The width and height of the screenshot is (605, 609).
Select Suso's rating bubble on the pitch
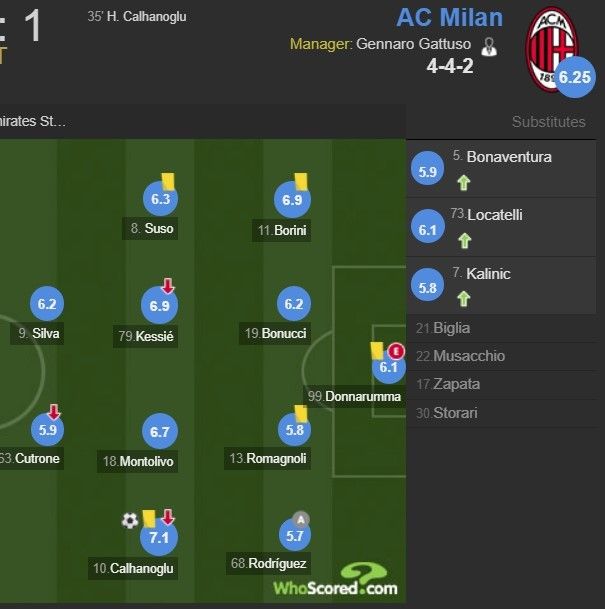160,200
